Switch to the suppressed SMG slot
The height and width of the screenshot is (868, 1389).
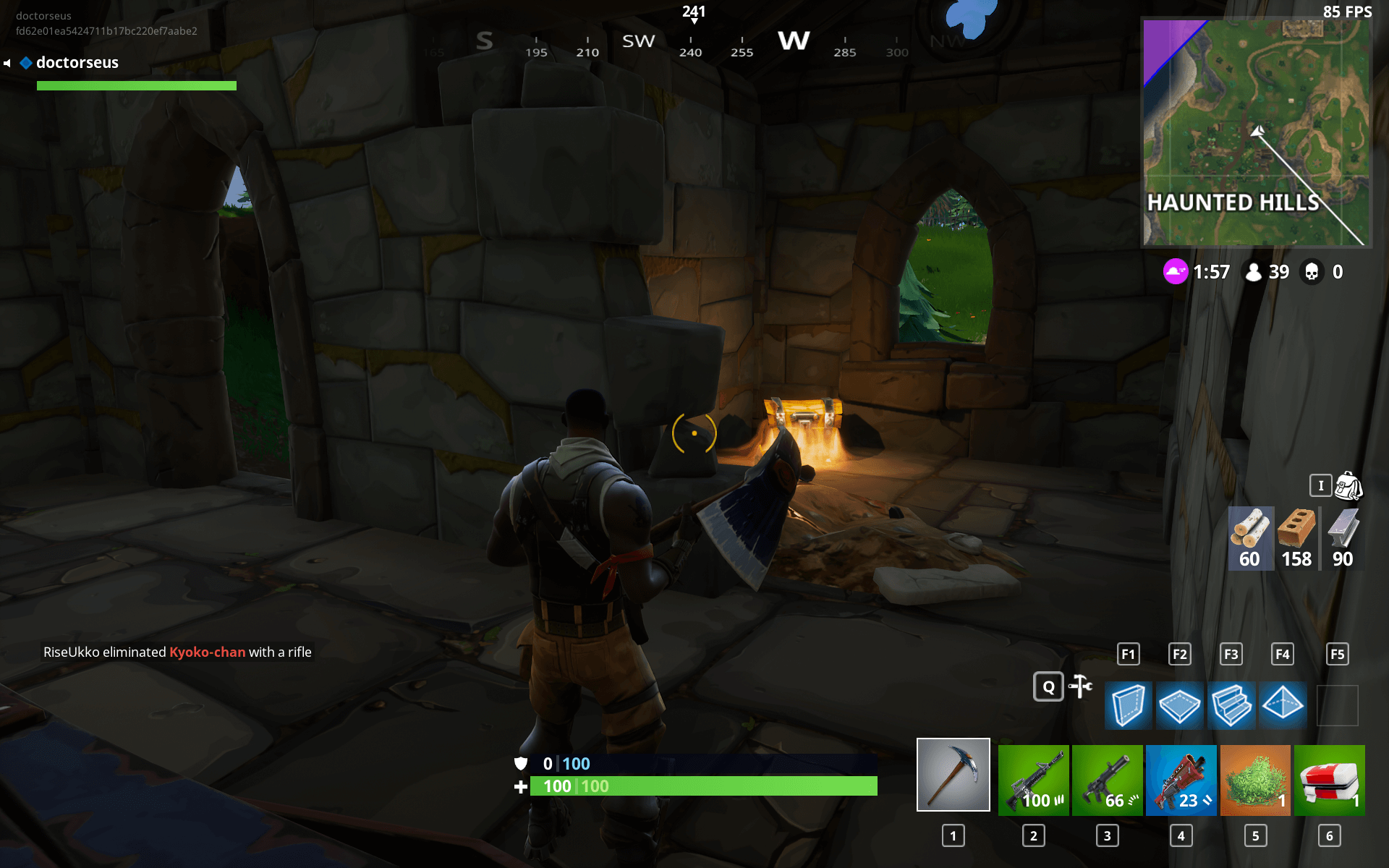[1107, 780]
